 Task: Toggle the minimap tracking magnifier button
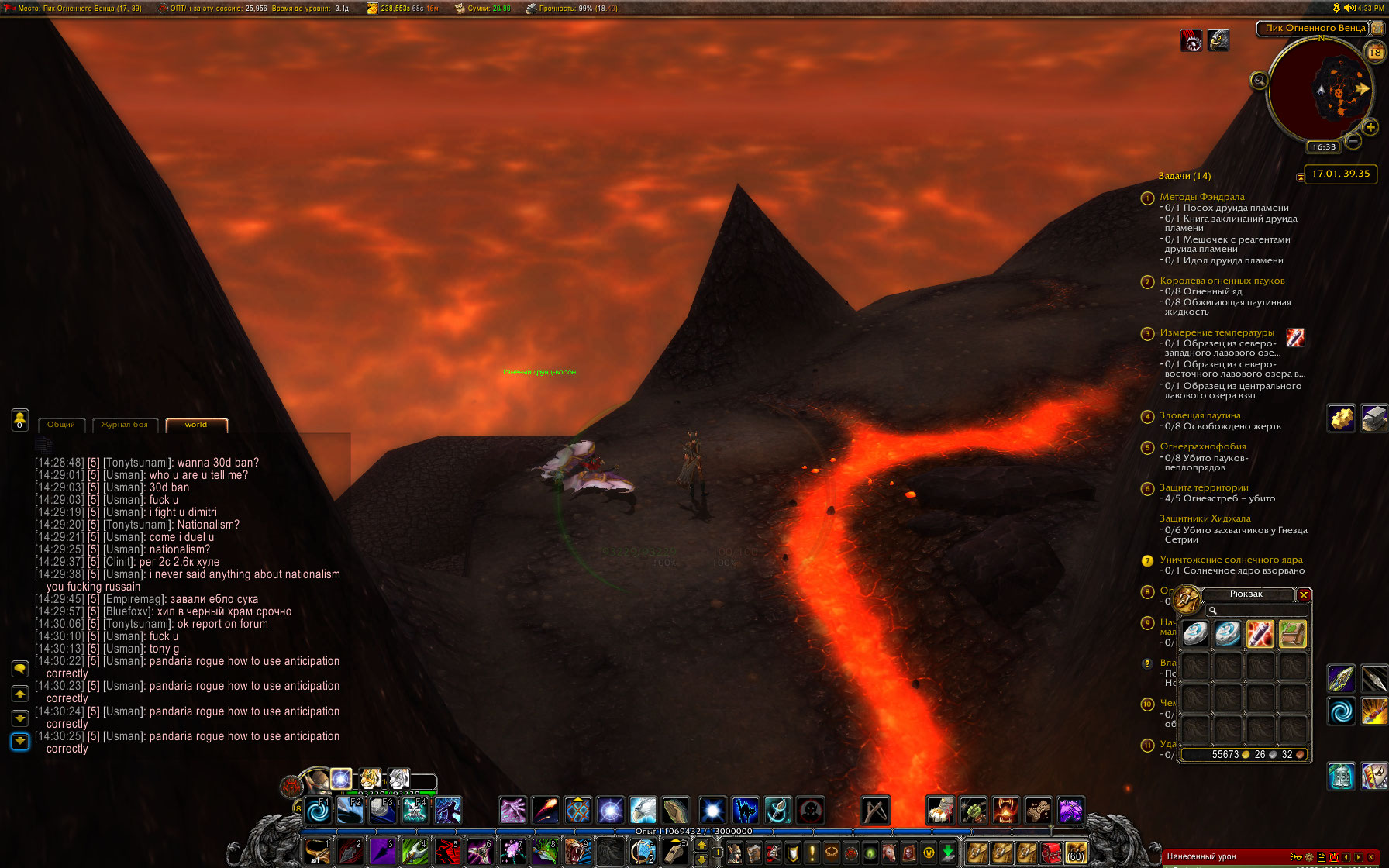[x=1260, y=80]
